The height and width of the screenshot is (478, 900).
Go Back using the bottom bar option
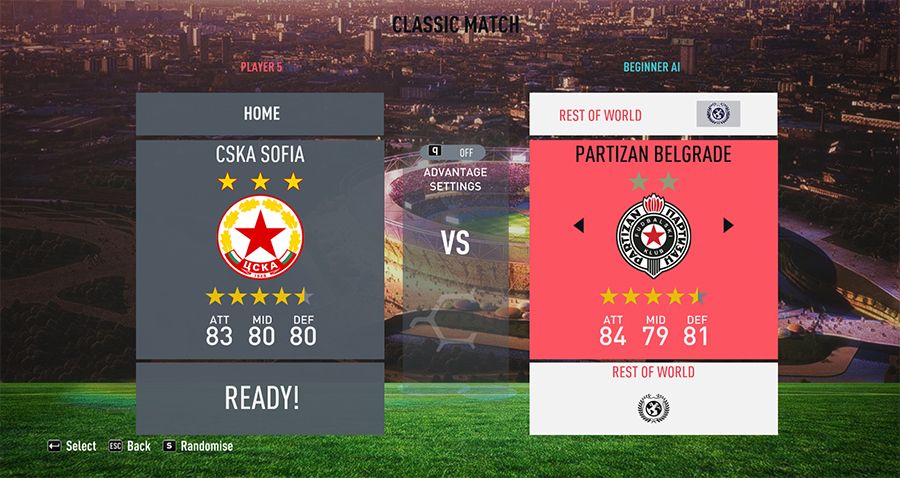[x=130, y=446]
